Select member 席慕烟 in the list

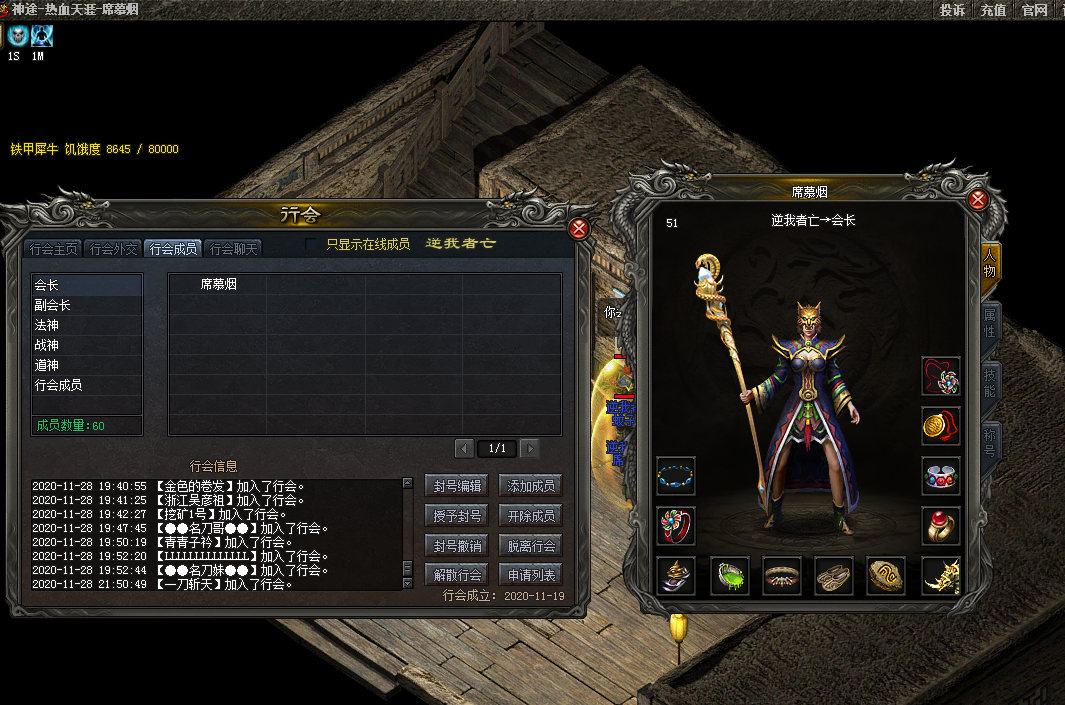[x=218, y=285]
